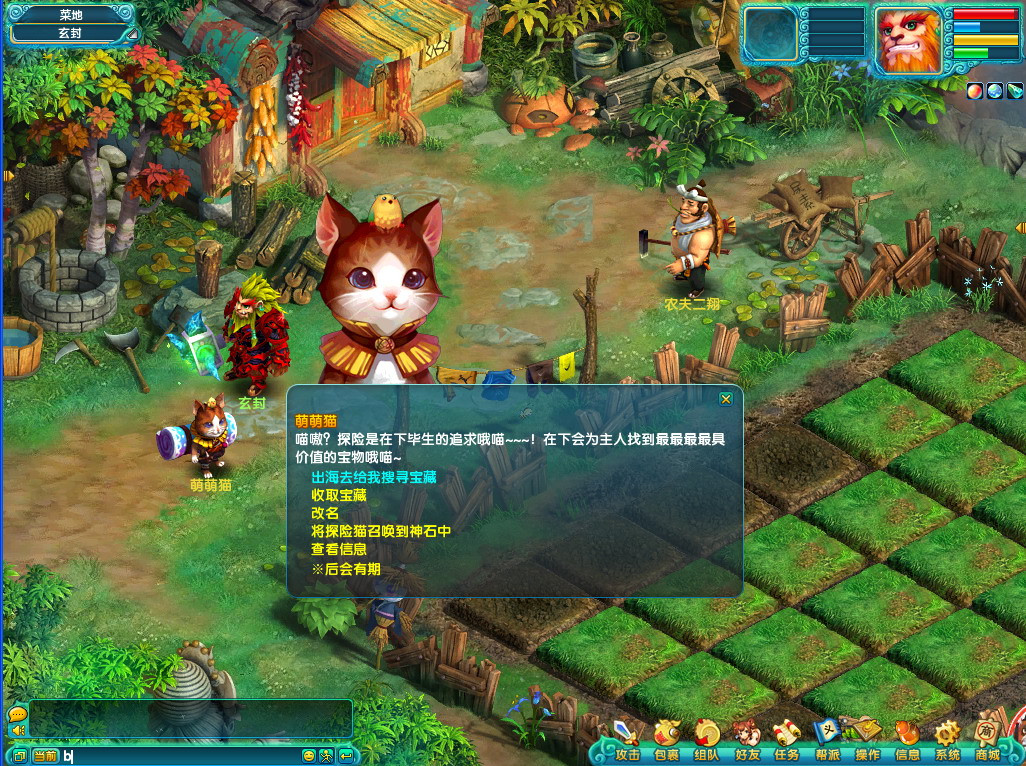Open the 操作 actions menu
Image resolution: width=1026 pixels, height=766 pixels.
(x=867, y=741)
